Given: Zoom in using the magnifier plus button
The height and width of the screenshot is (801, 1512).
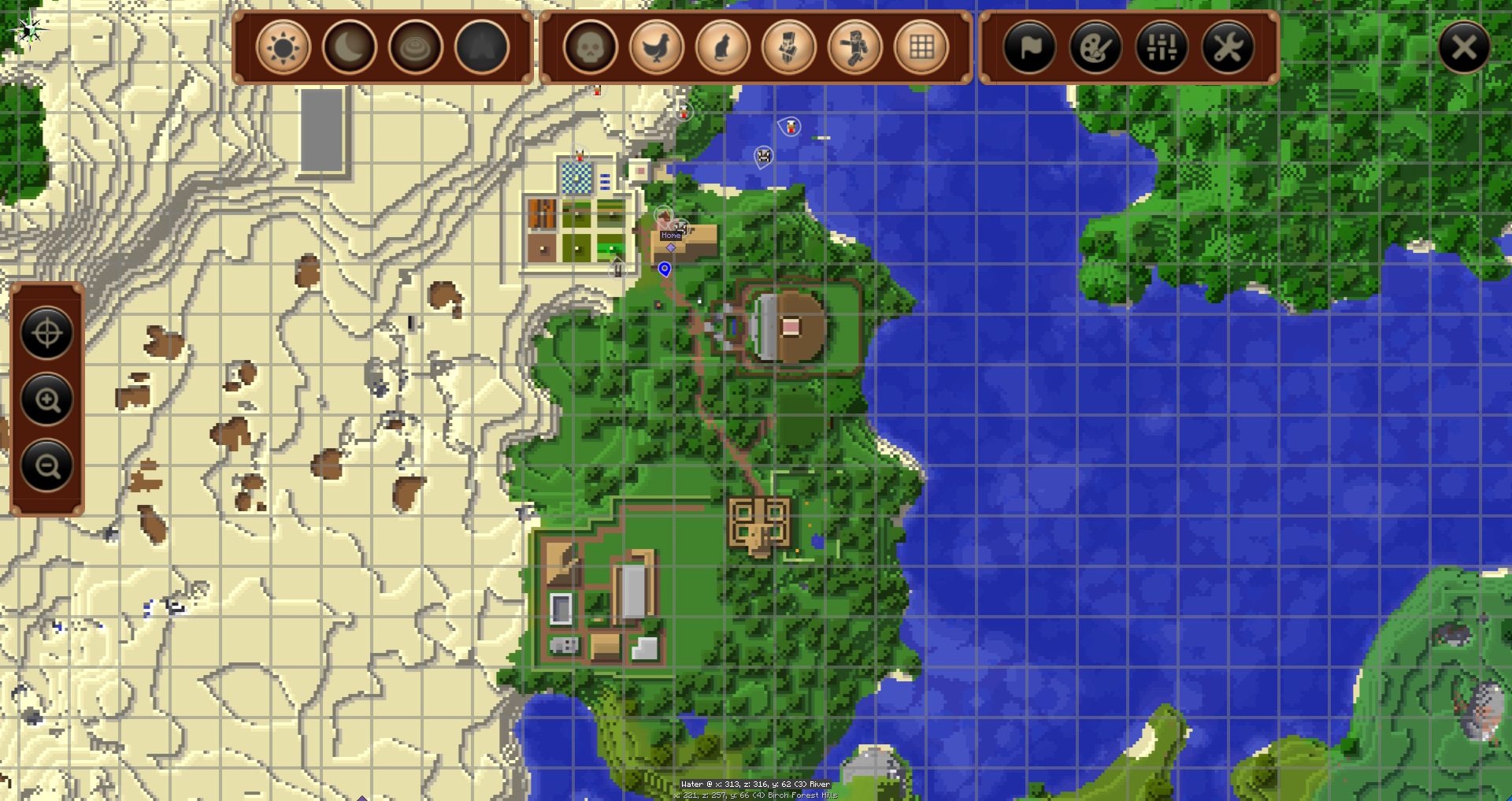Looking at the screenshot, I should pos(47,400).
